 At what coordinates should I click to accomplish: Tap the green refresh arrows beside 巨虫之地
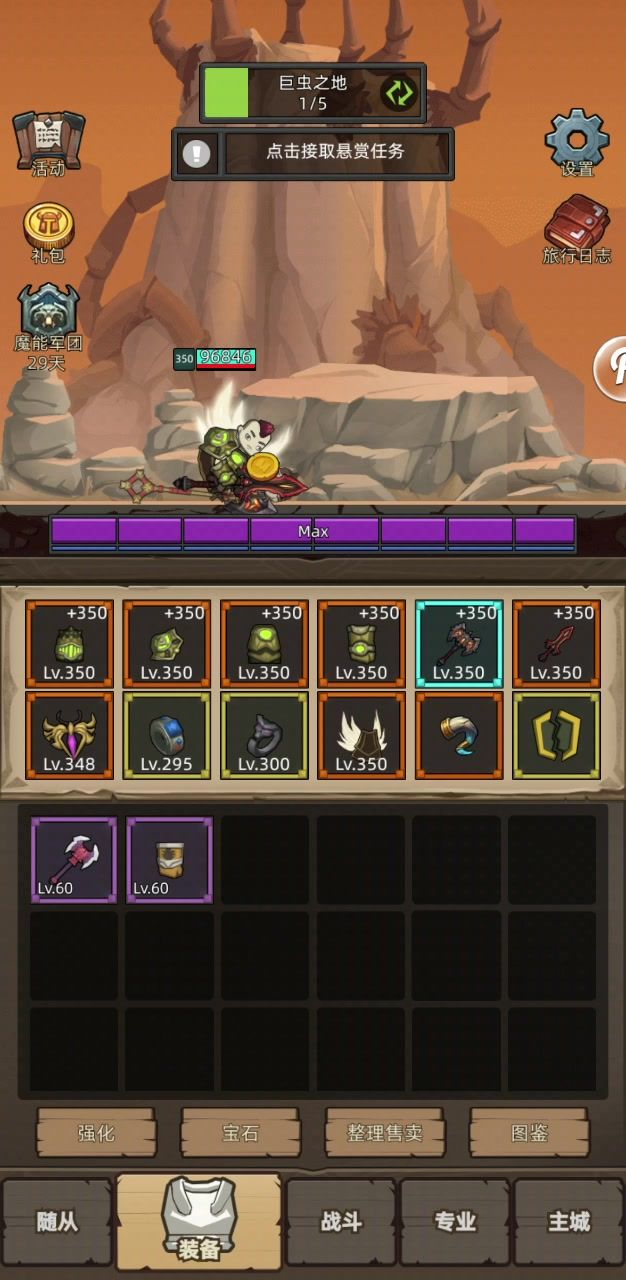tap(398, 94)
